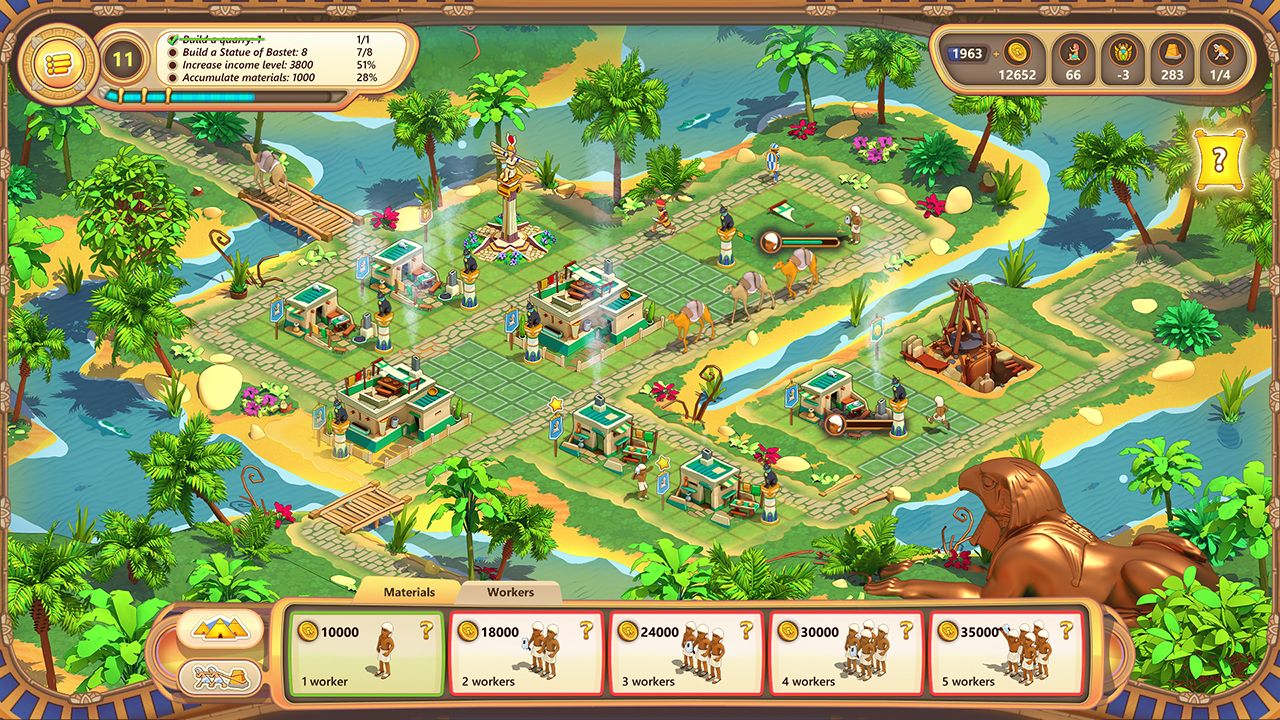Buy 1 worker for 10000 coins

point(366,650)
